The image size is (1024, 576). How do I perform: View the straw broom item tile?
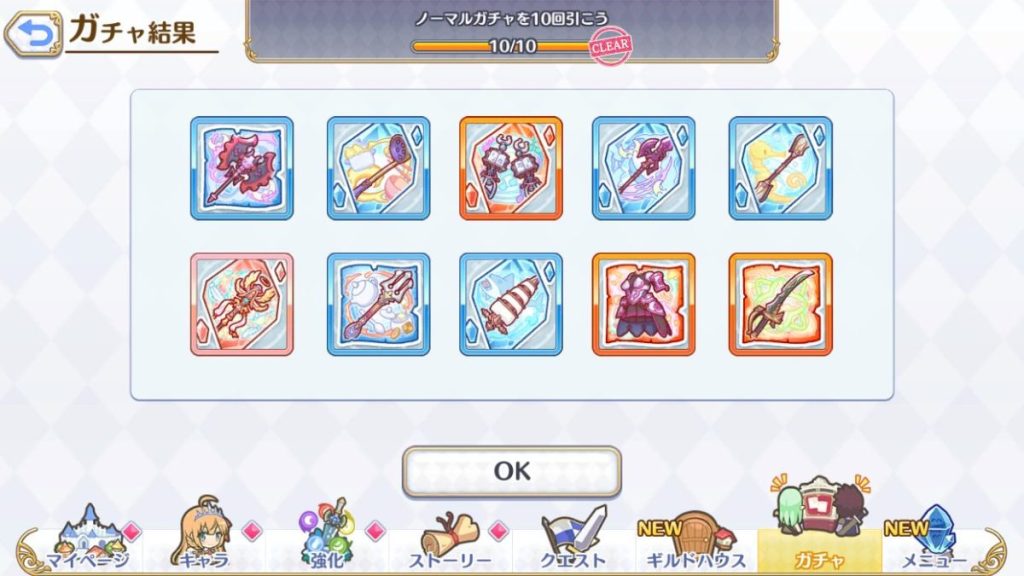(x=780, y=168)
